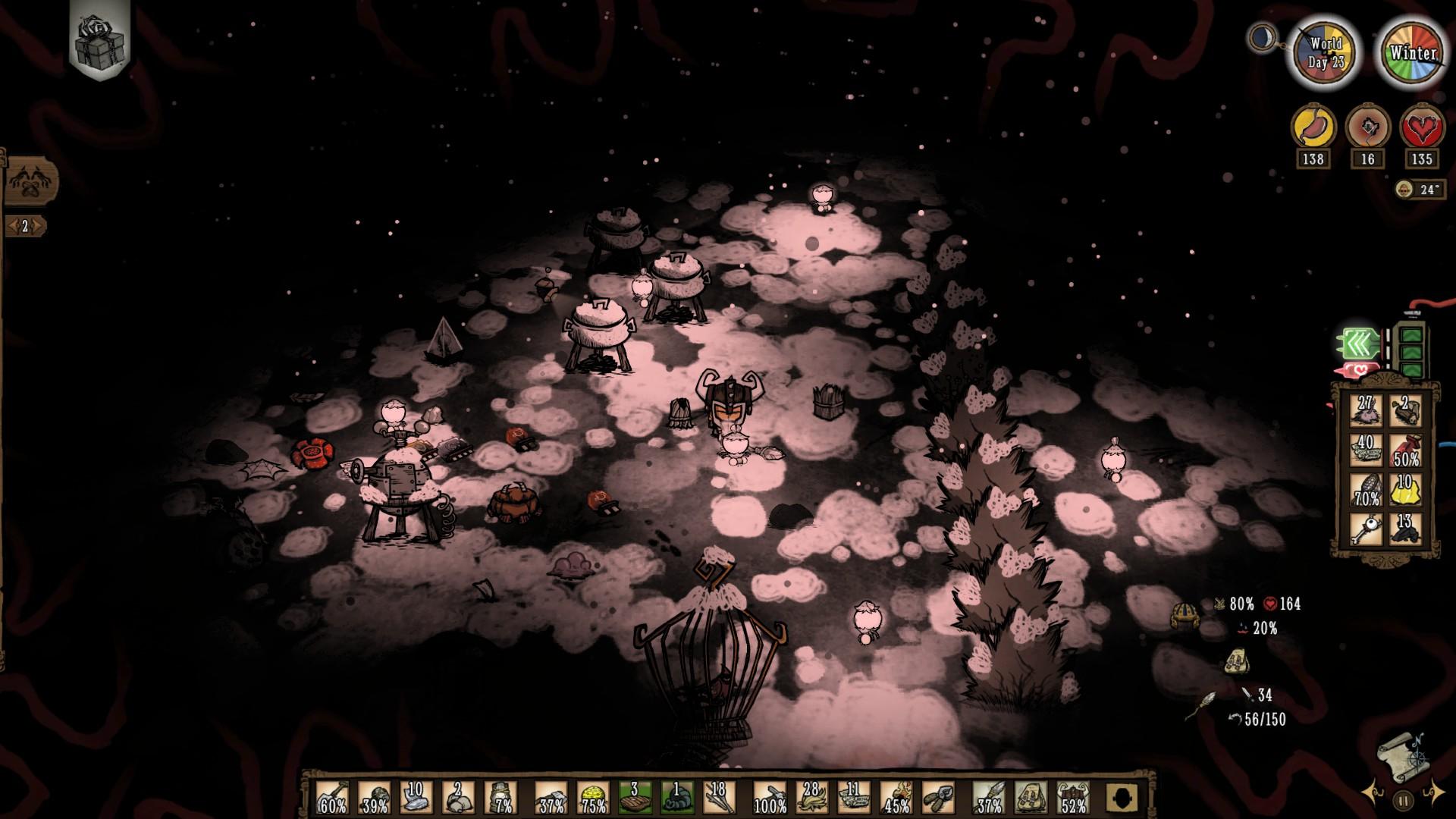This screenshot has width=1456, height=819.
Task: Open the gift box drop banner
Action: click(101, 36)
